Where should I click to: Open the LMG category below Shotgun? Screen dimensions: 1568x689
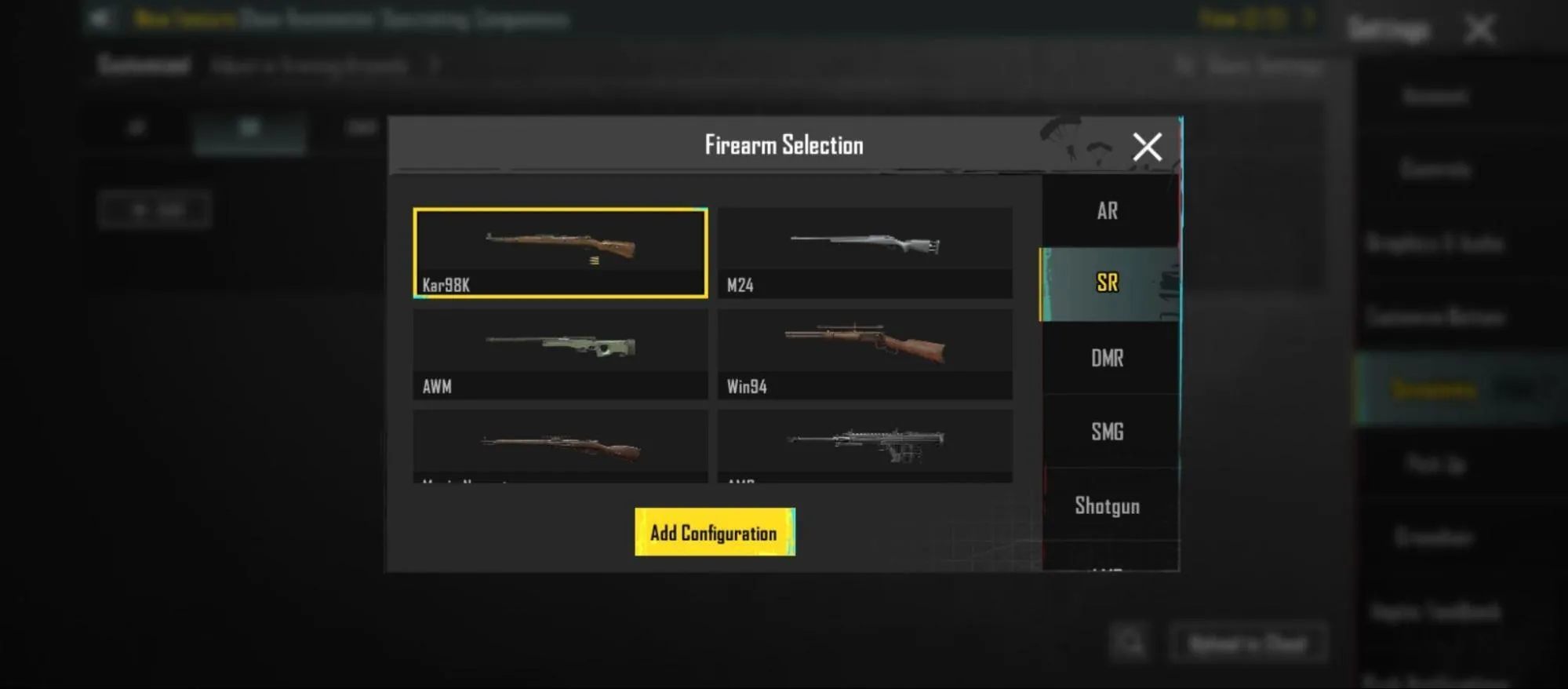pyautogui.click(x=1108, y=571)
